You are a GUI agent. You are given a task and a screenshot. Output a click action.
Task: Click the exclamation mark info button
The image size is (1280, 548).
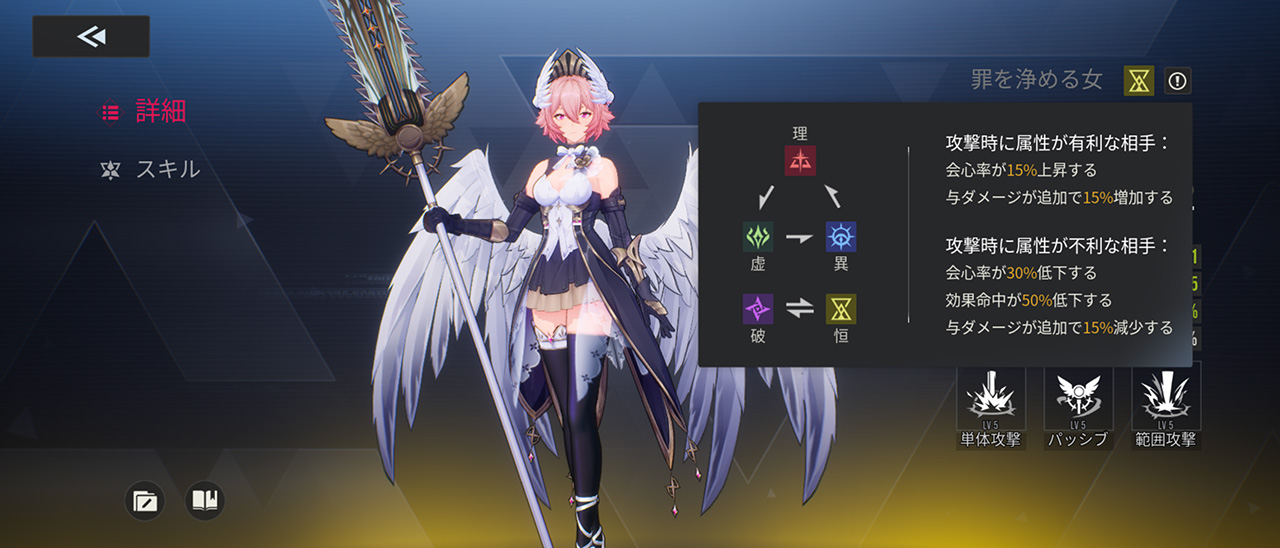(x=1178, y=81)
